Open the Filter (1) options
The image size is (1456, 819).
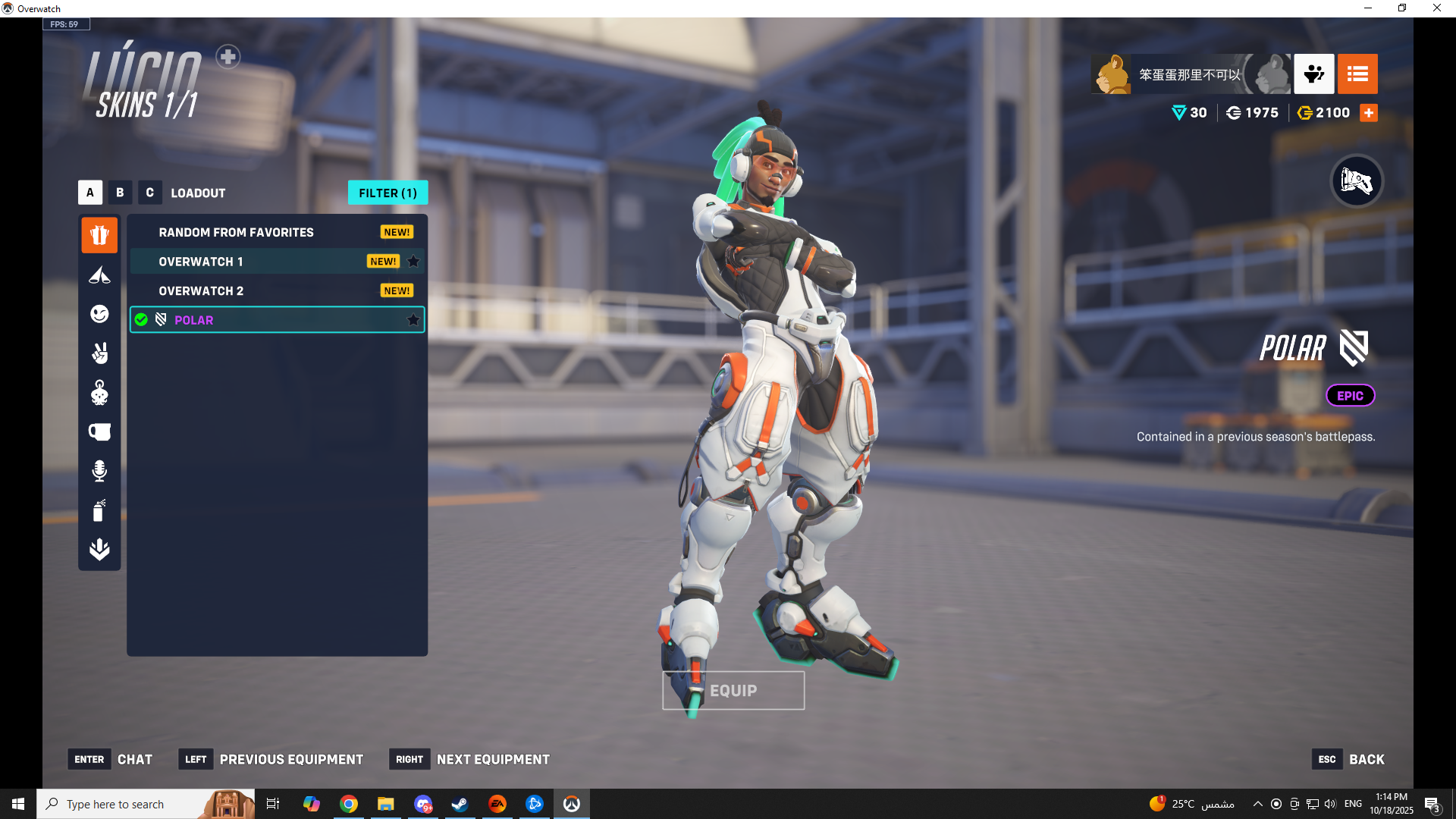point(388,193)
